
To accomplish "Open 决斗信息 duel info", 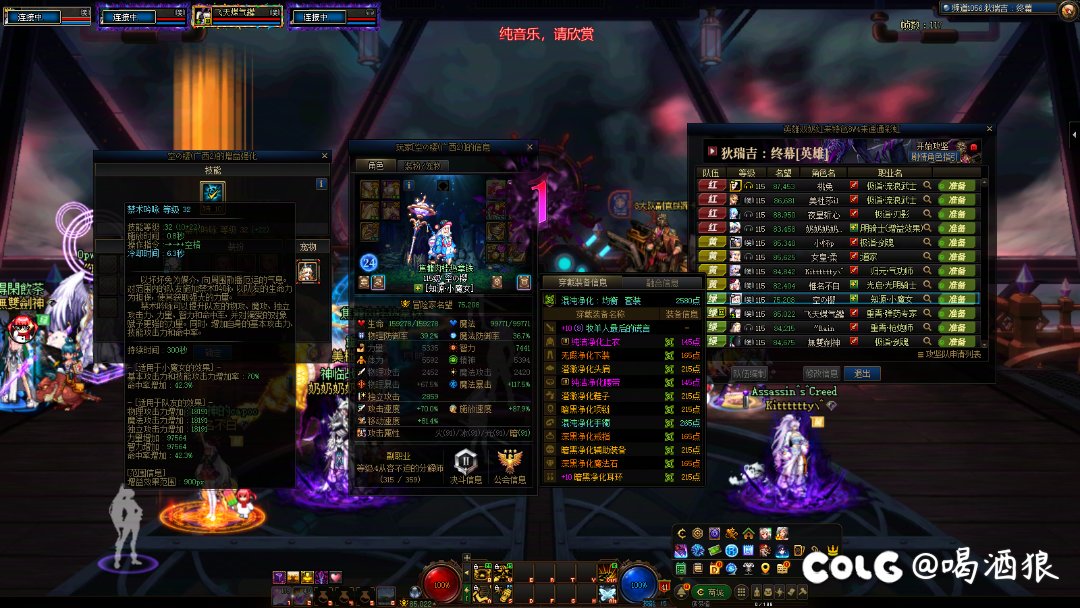I will pos(465,467).
